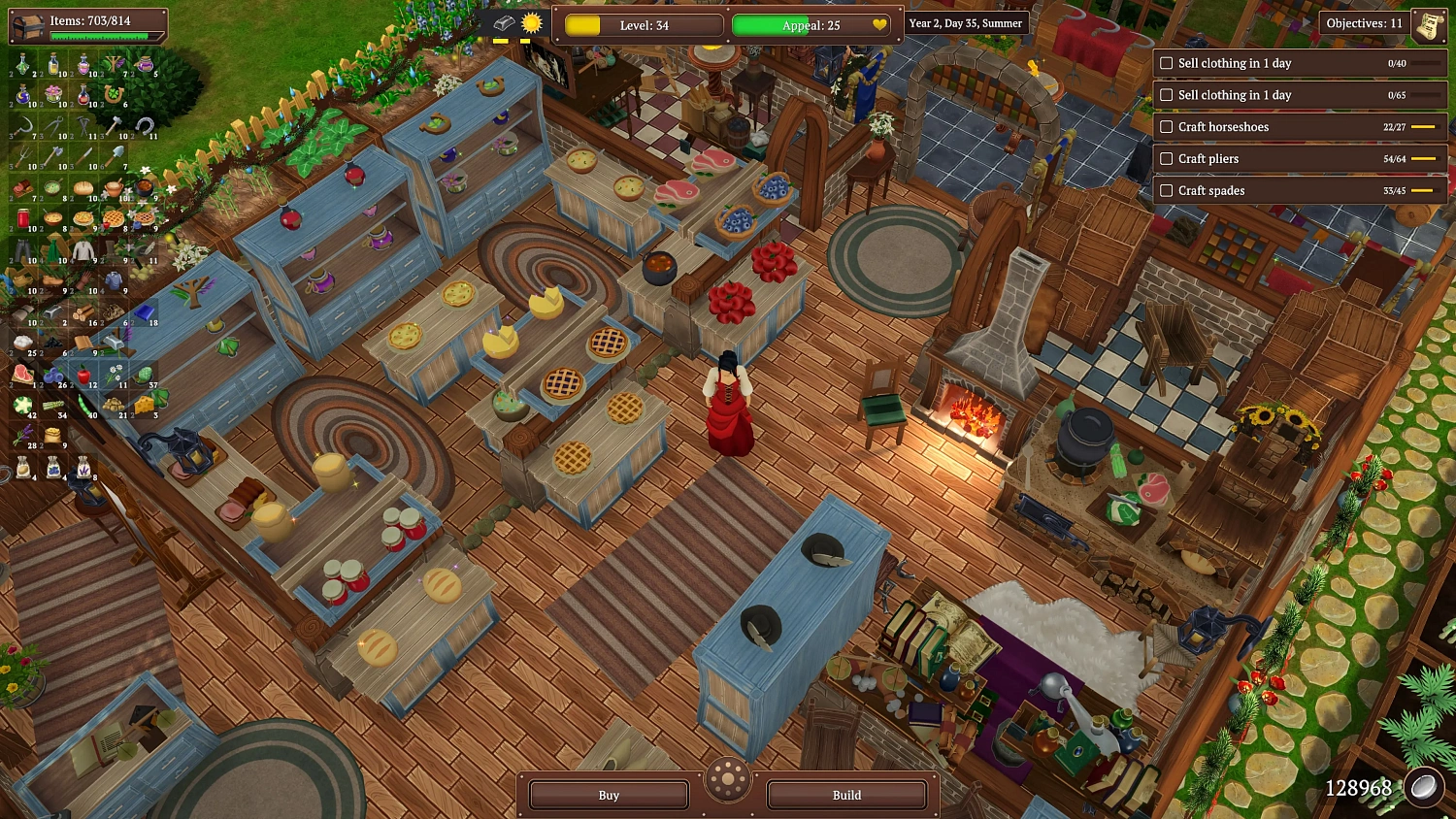The width and height of the screenshot is (1456, 819).
Task: Select the red apple in the inventory
Action: pyautogui.click(x=83, y=375)
